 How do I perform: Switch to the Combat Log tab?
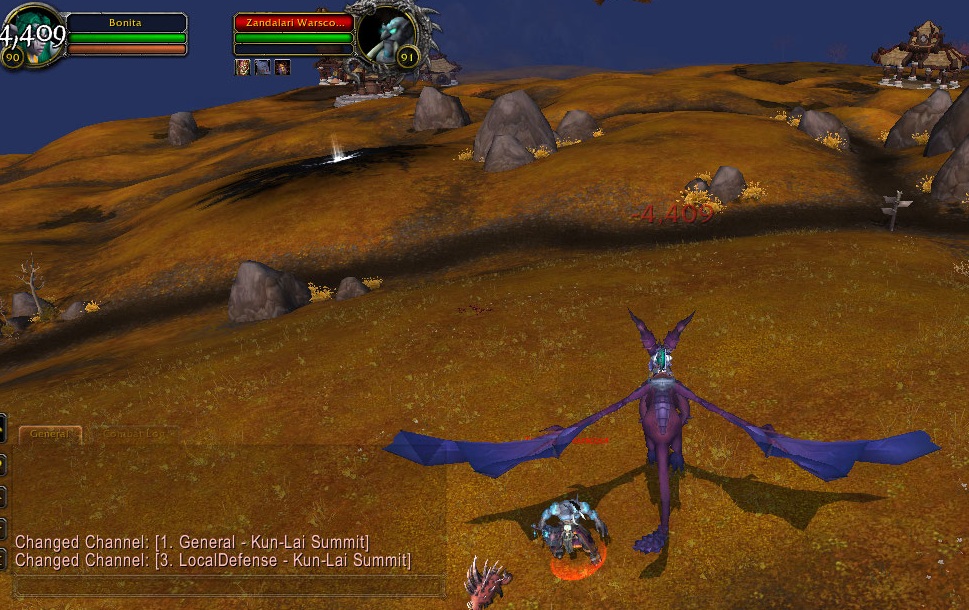(x=135, y=434)
